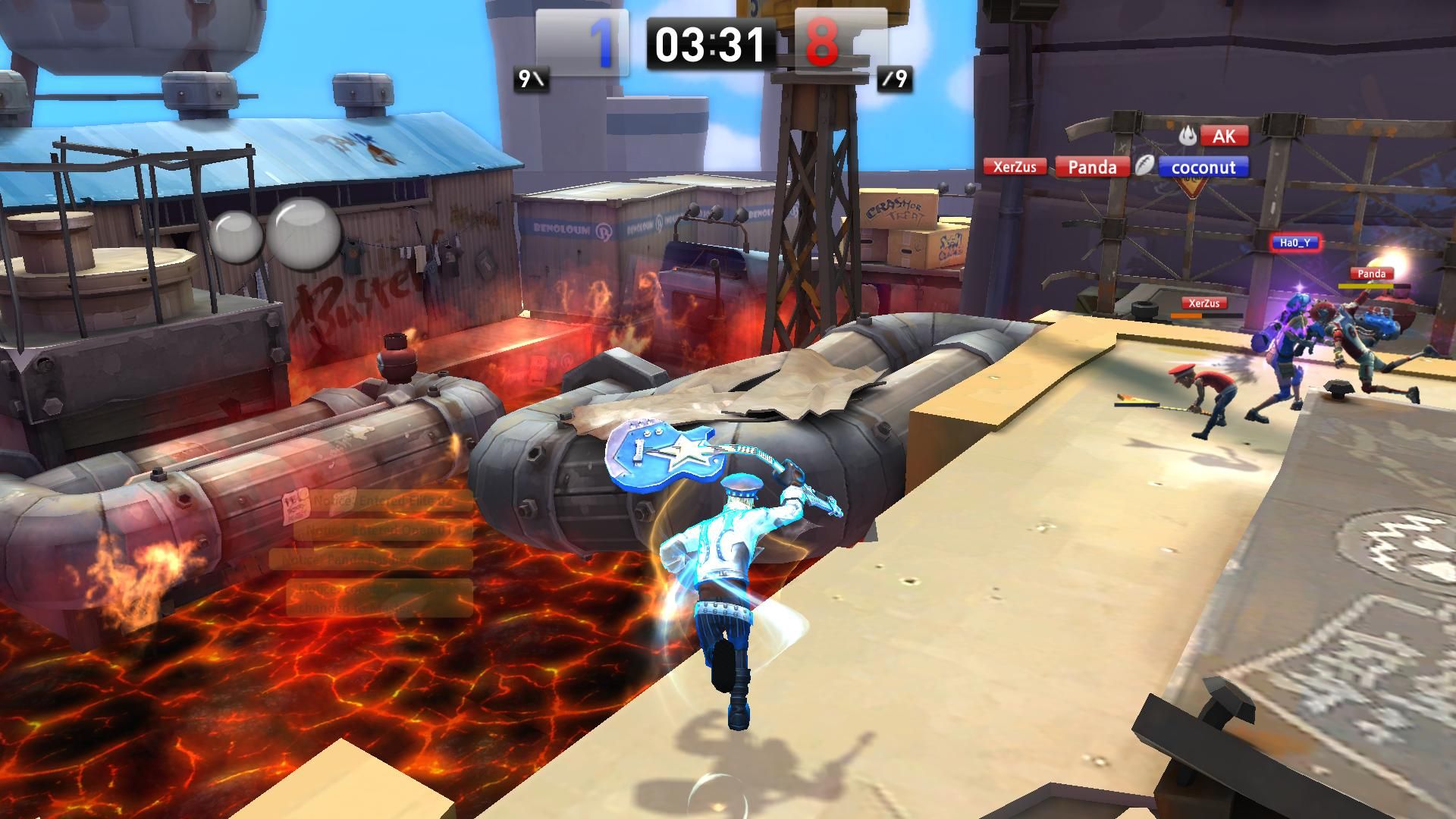Click the match timer showing 03:31
The width and height of the screenshot is (1456, 819).
pos(709,44)
